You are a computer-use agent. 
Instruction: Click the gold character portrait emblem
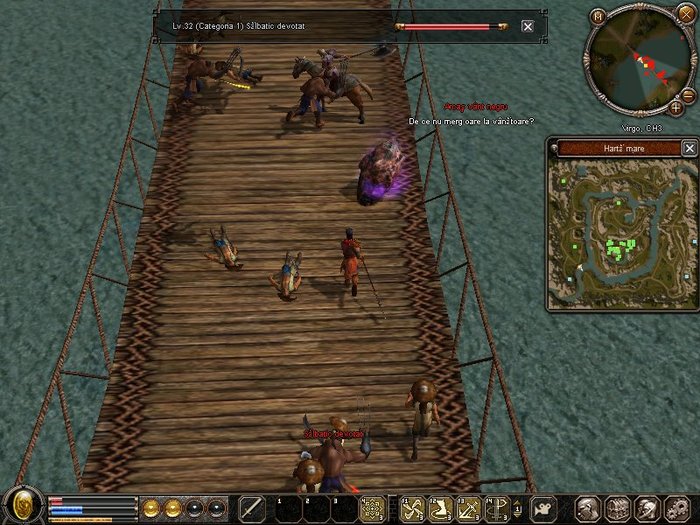click(21, 505)
